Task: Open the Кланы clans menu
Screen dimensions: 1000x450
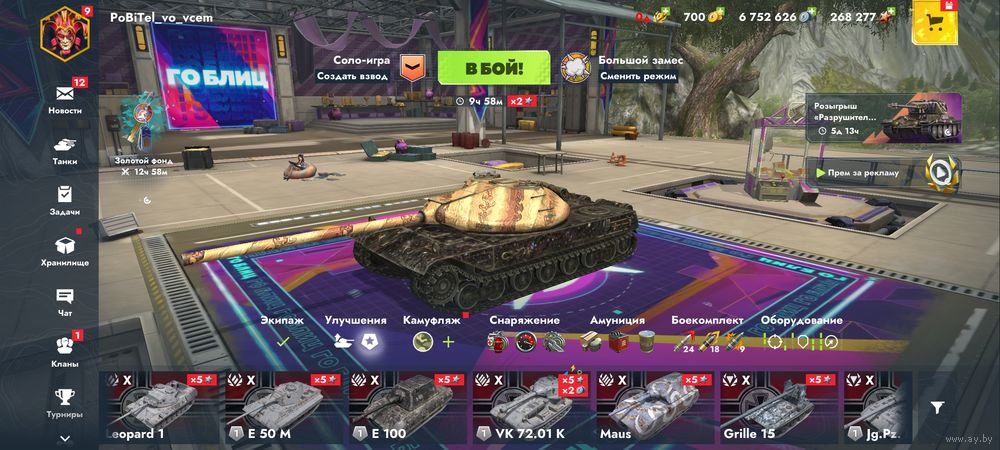Action: pos(65,352)
